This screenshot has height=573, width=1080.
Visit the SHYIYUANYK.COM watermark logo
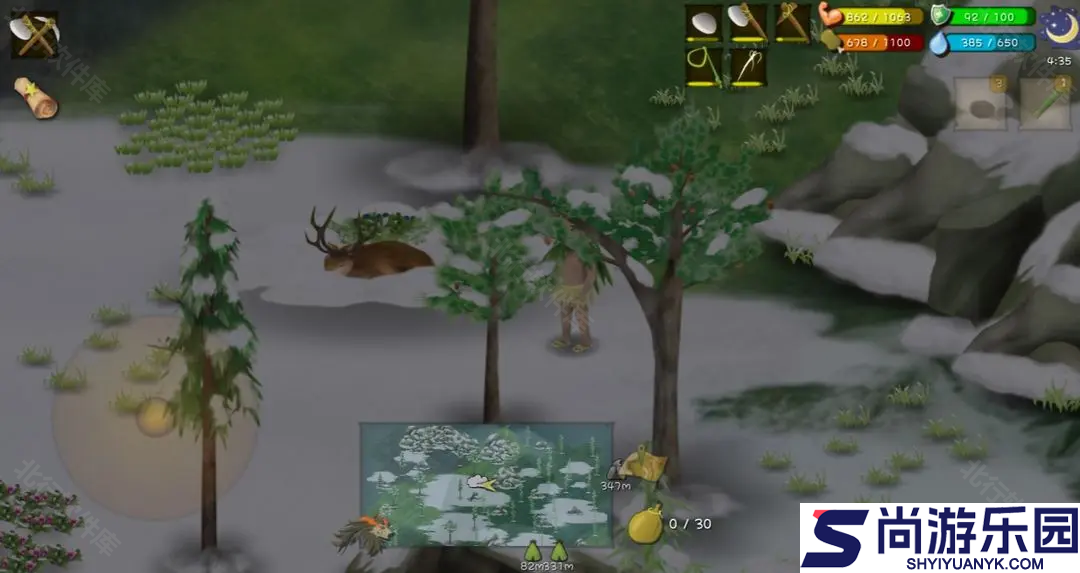pyautogui.click(x=939, y=538)
